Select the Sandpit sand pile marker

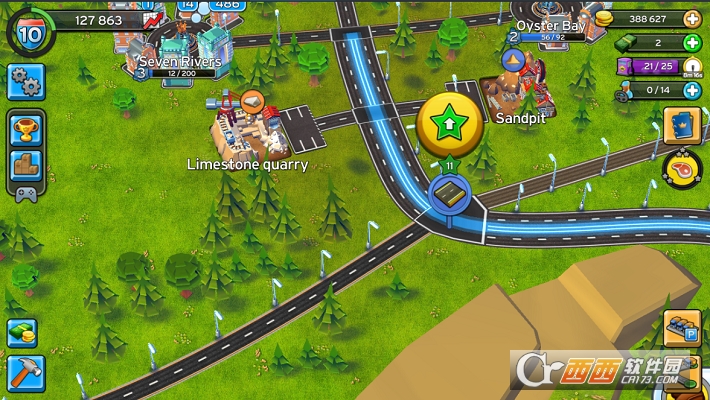[x=513, y=62]
